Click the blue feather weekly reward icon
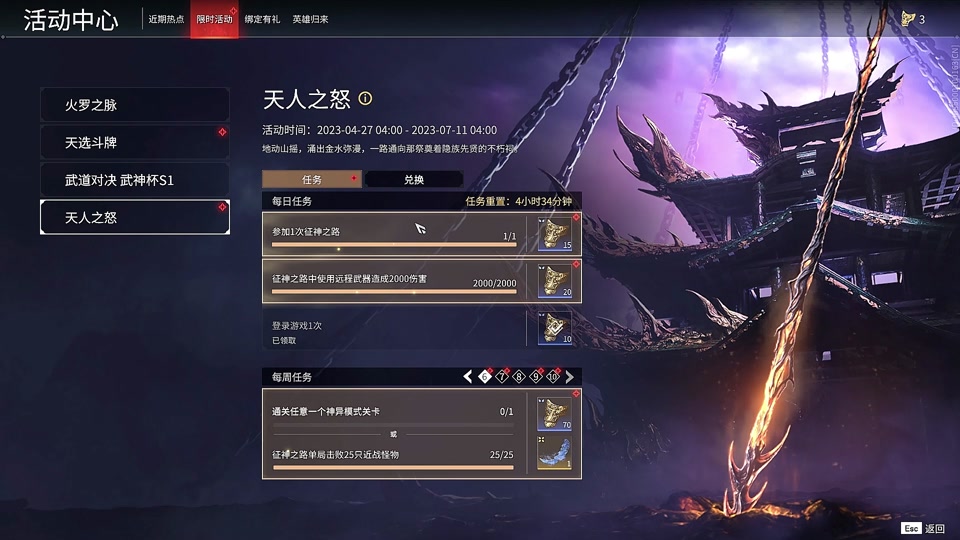 [555, 452]
